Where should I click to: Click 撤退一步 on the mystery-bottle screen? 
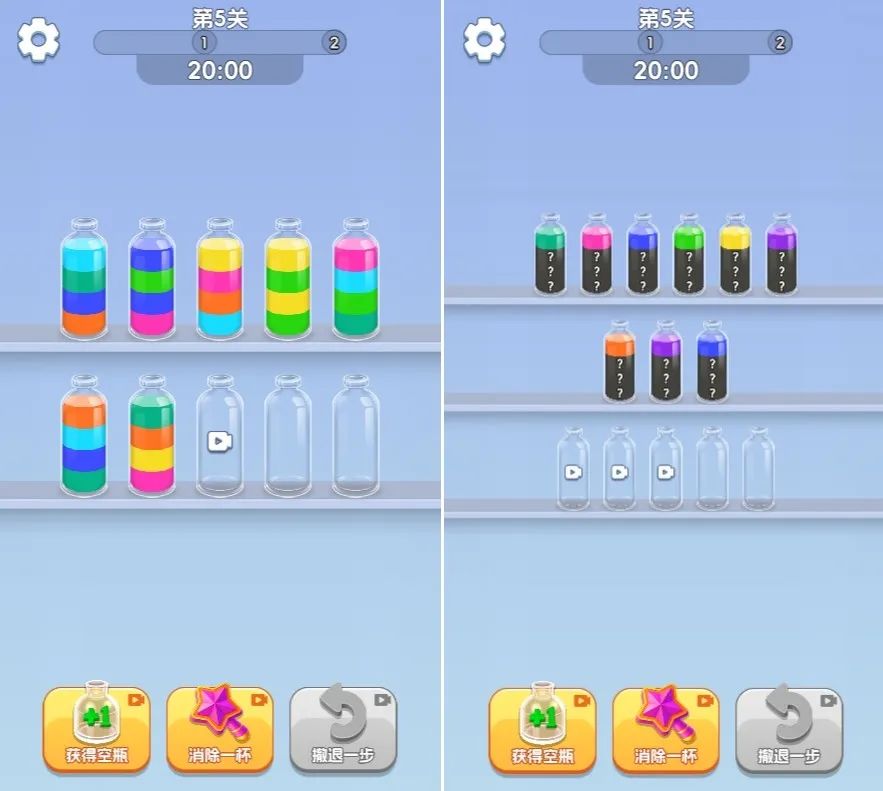(x=788, y=729)
